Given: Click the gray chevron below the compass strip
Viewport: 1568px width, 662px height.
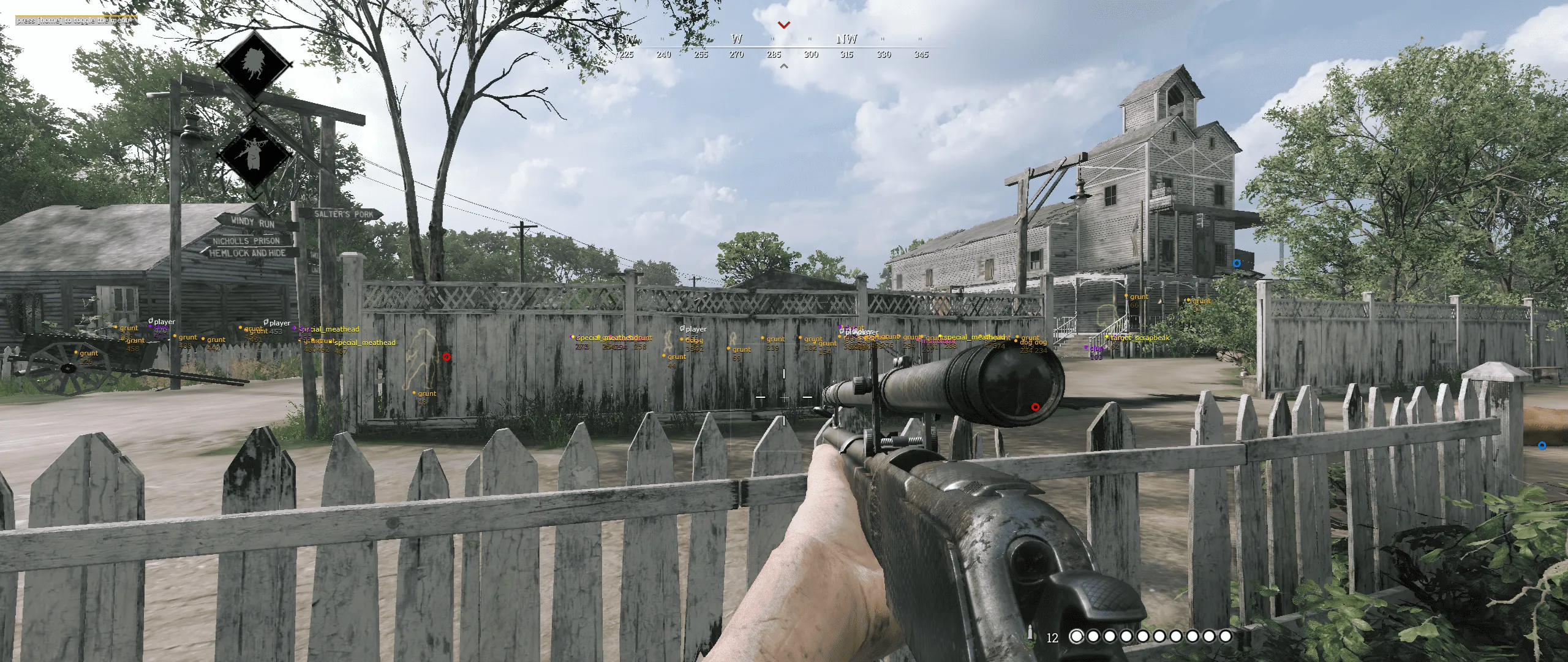Looking at the screenshot, I should (784, 64).
